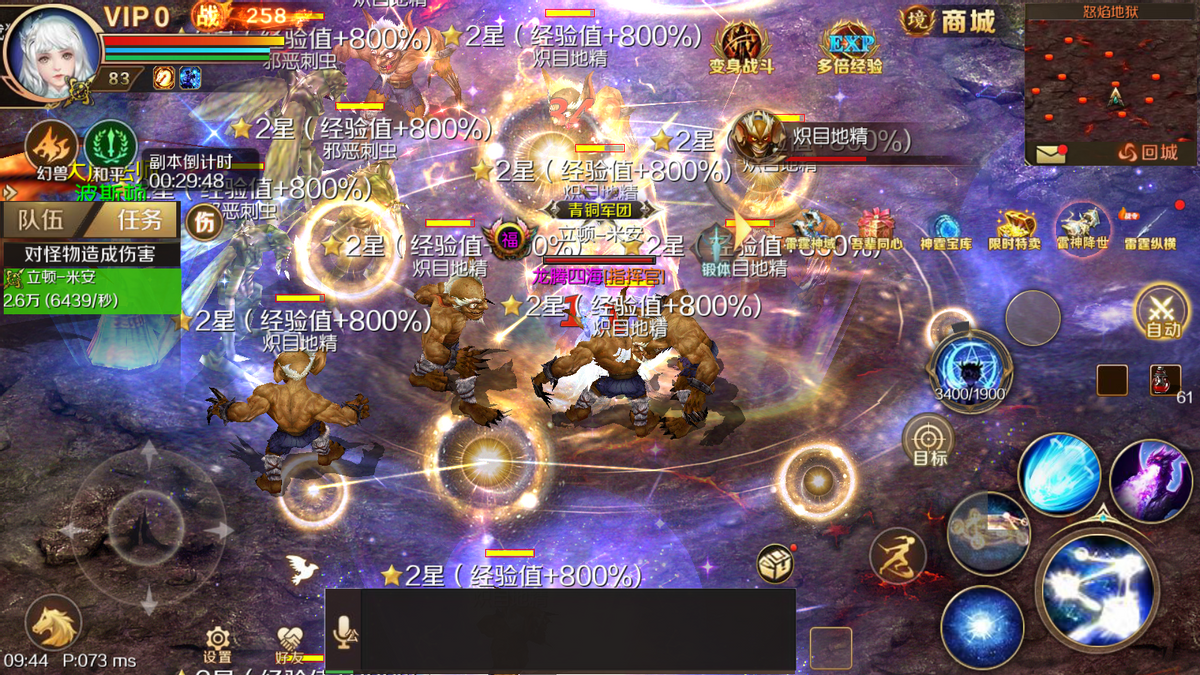The image size is (1200, 675).
Task: Open the 设置 settings gear
Action: (x=217, y=643)
